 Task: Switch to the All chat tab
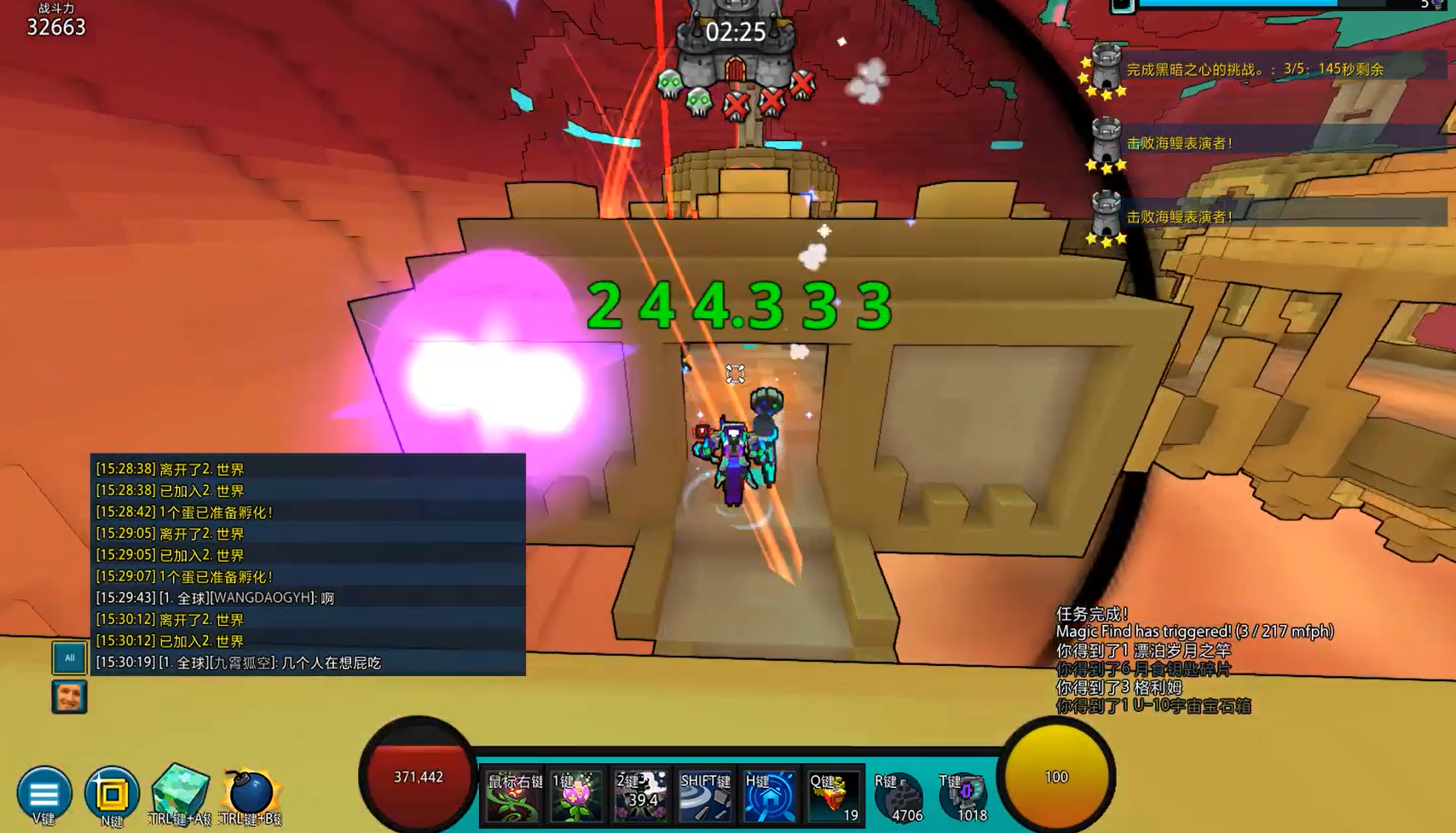pos(69,657)
